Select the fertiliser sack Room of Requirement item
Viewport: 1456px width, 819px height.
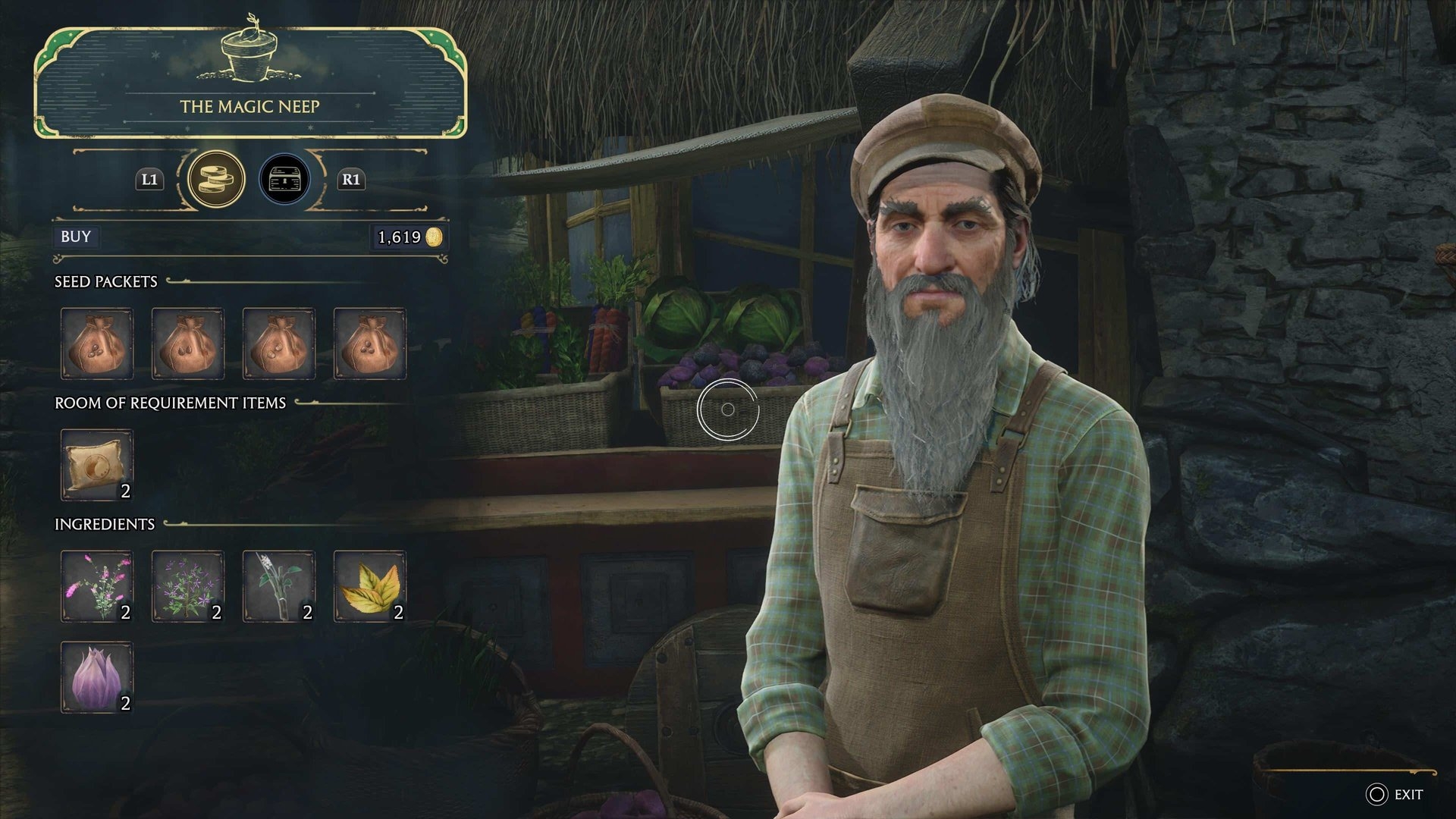[x=97, y=465]
